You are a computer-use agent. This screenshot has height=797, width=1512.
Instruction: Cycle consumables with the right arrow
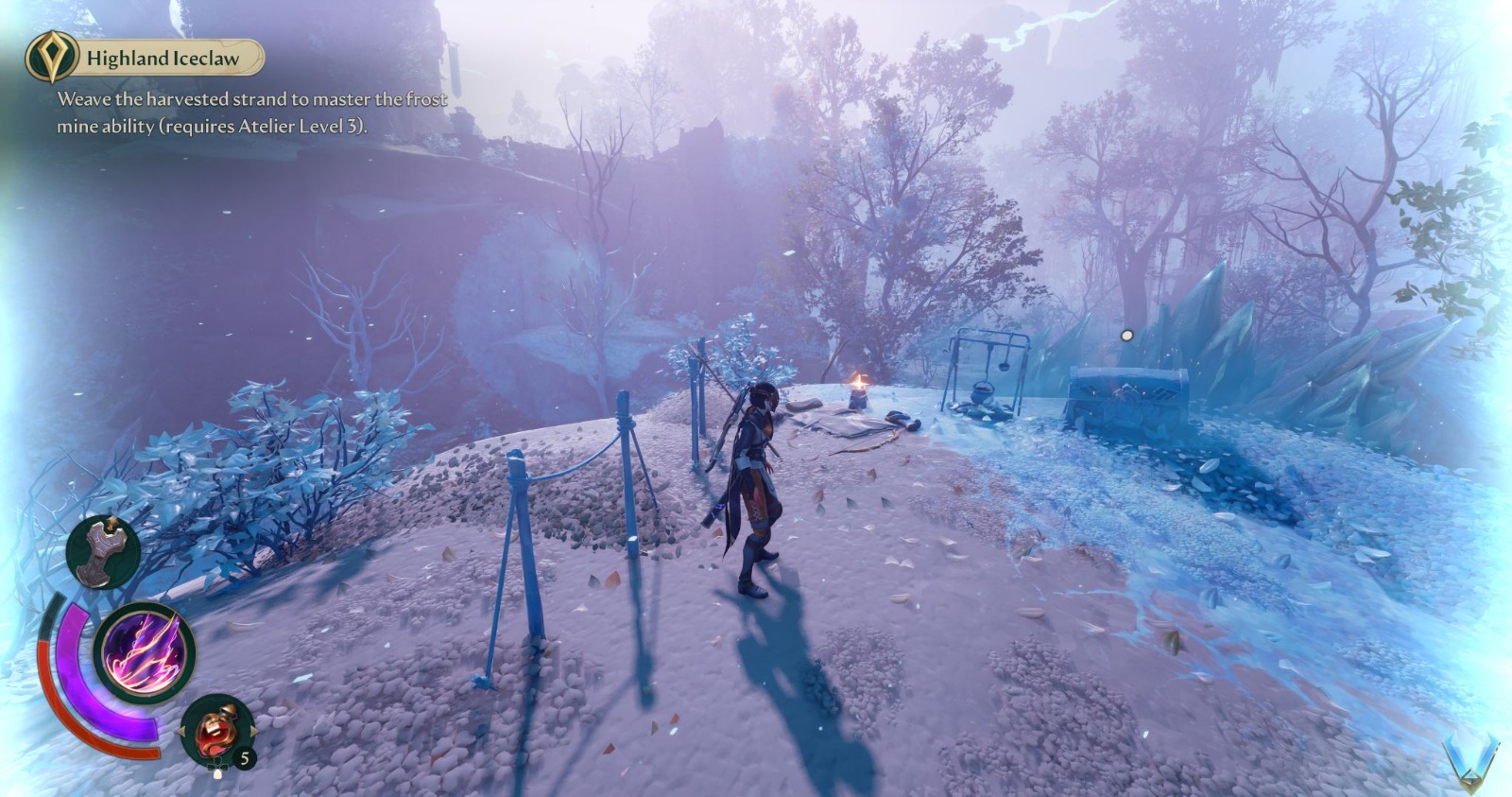tap(253, 732)
